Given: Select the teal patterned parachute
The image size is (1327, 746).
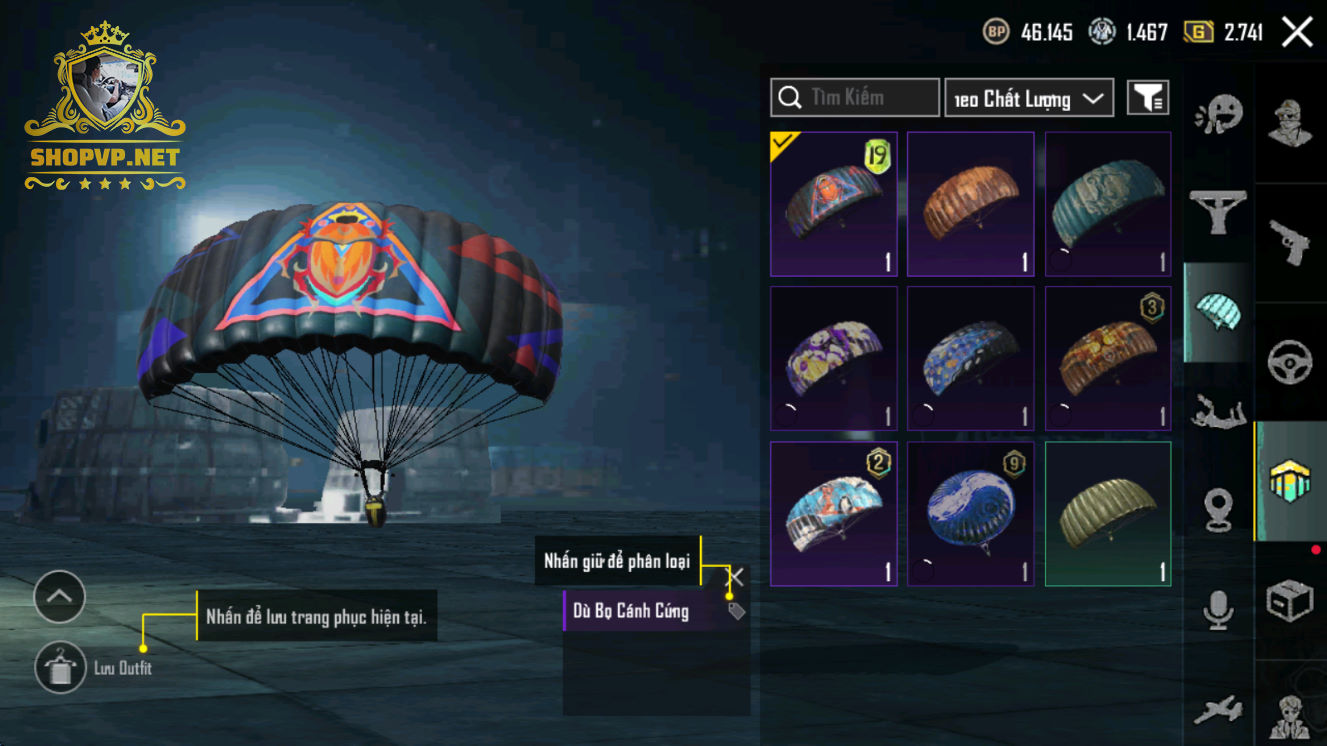Looking at the screenshot, I should [x=1107, y=204].
